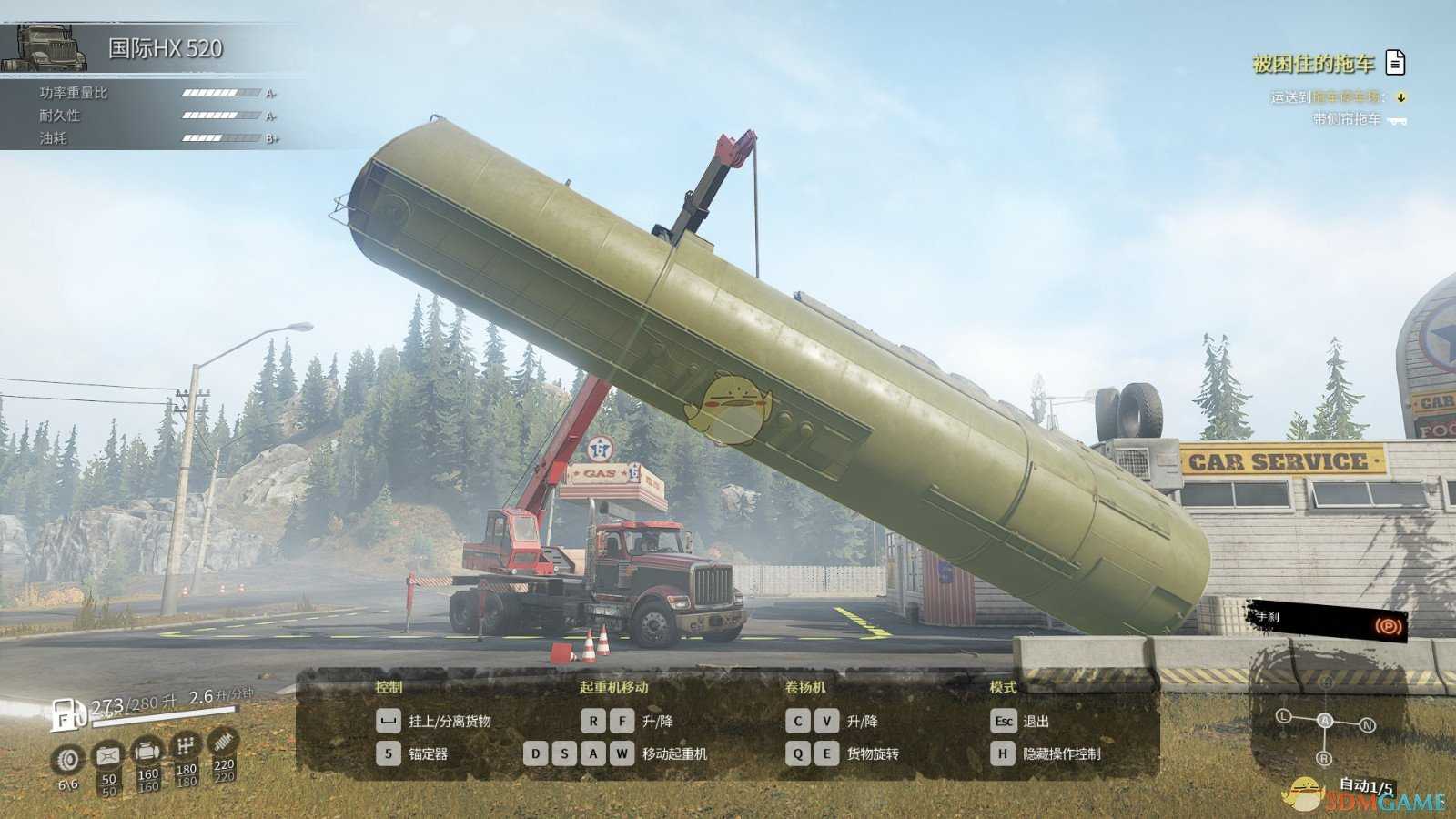Select the 被困住的拖车 mission title
This screenshot has height=819, width=1456.
1313,63
